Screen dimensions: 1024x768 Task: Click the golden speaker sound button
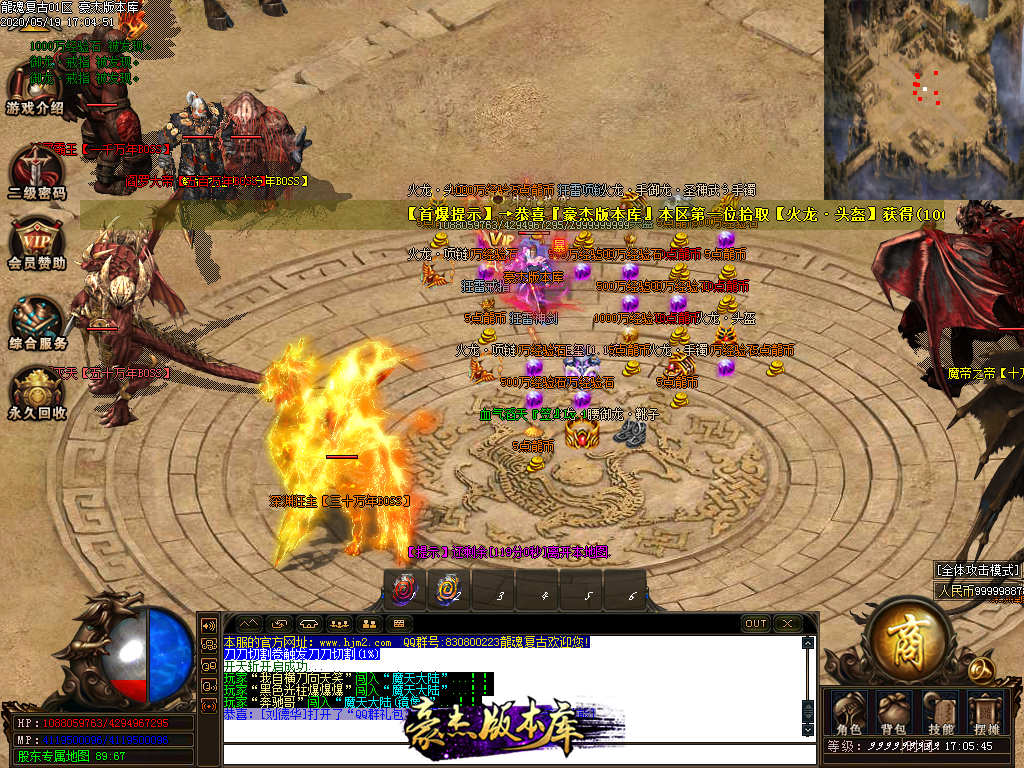pos(210,625)
